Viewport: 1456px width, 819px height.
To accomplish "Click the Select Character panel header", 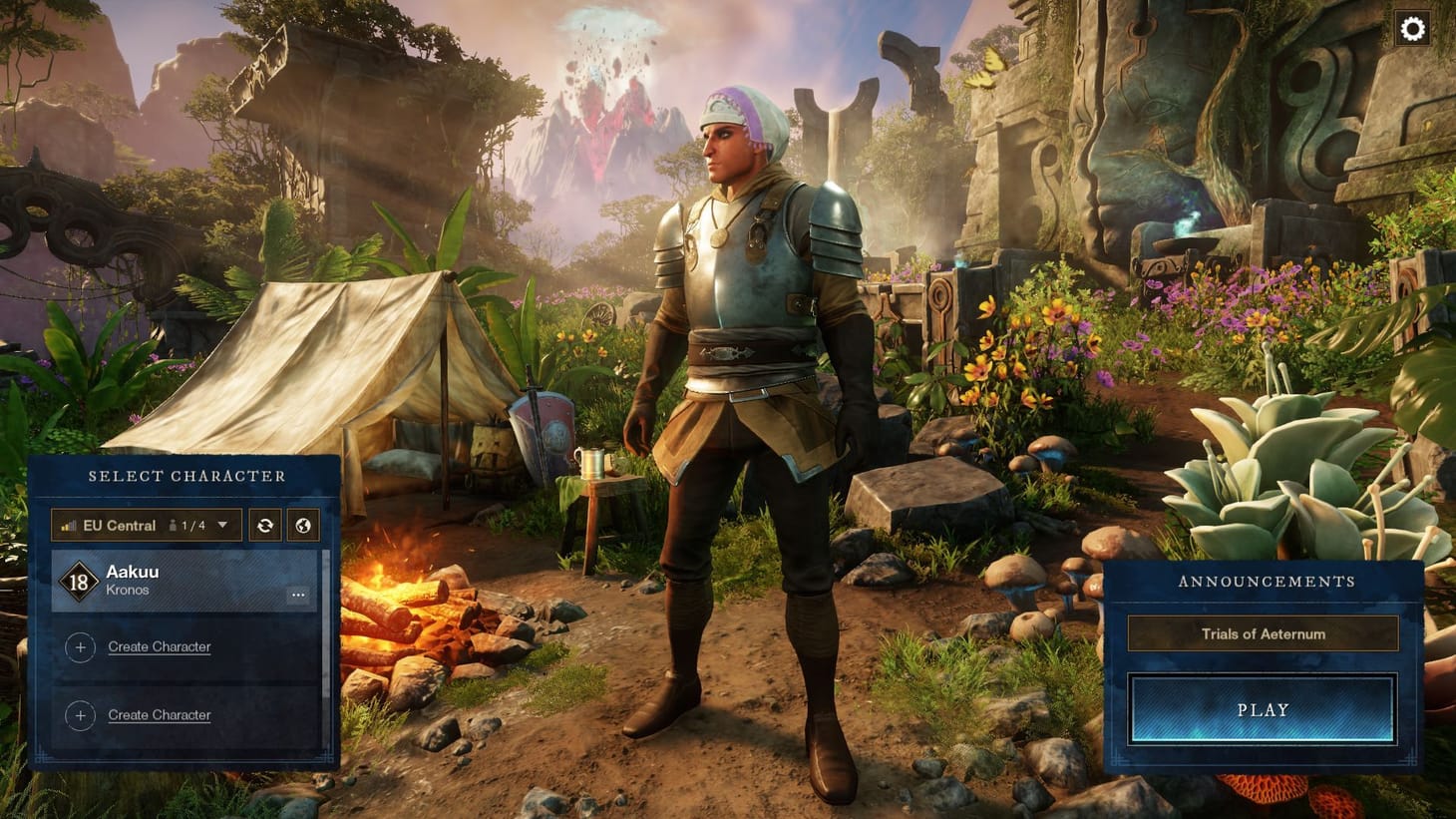I will 186,475.
